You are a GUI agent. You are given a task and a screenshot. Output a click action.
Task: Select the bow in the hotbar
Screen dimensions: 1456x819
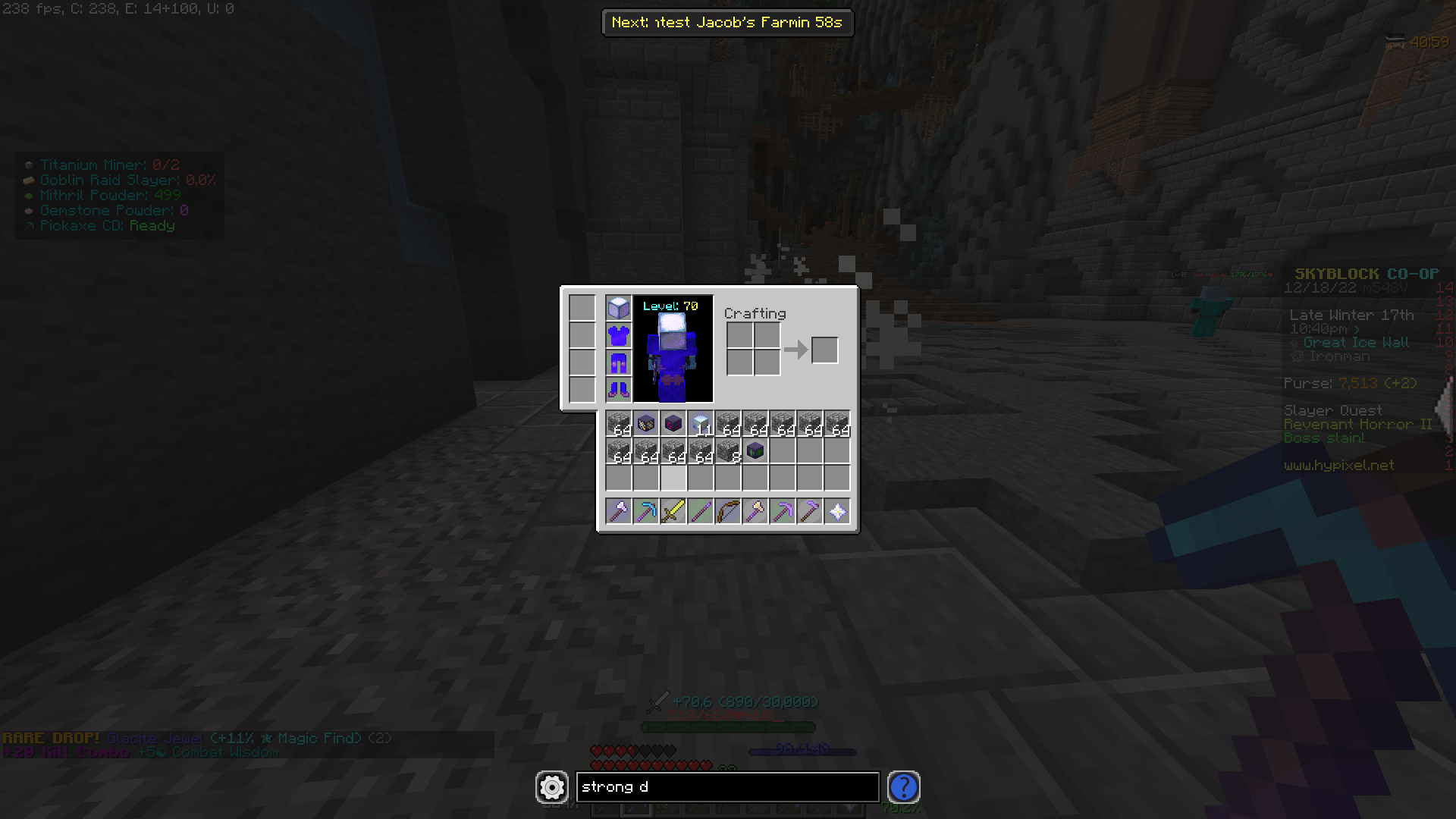point(727,510)
